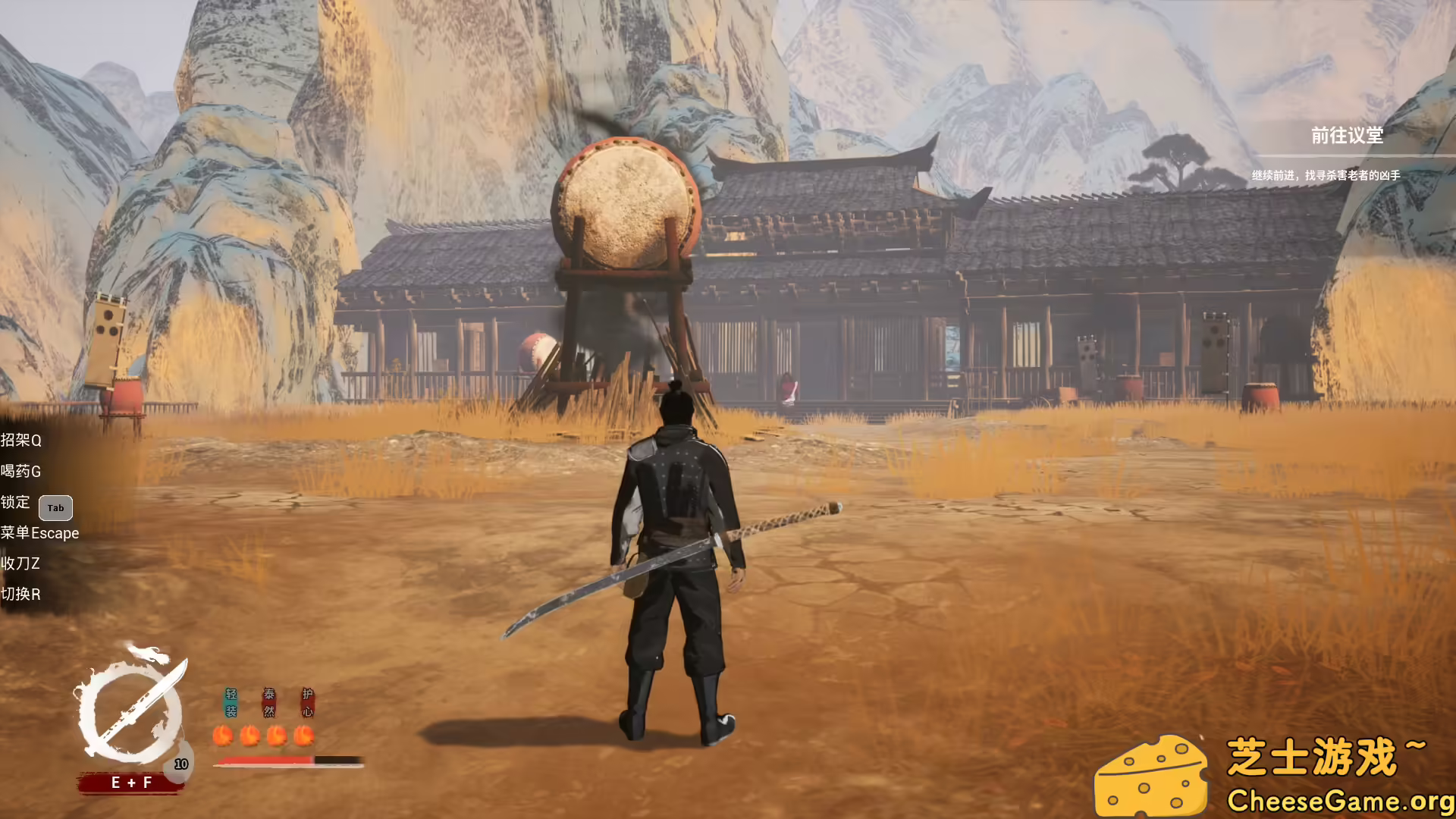Image resolution: width=1456 pixels, height=819 pixels.
Task: Click the potion count number 10
Action: pyautogui.click(x=180, y=764)
